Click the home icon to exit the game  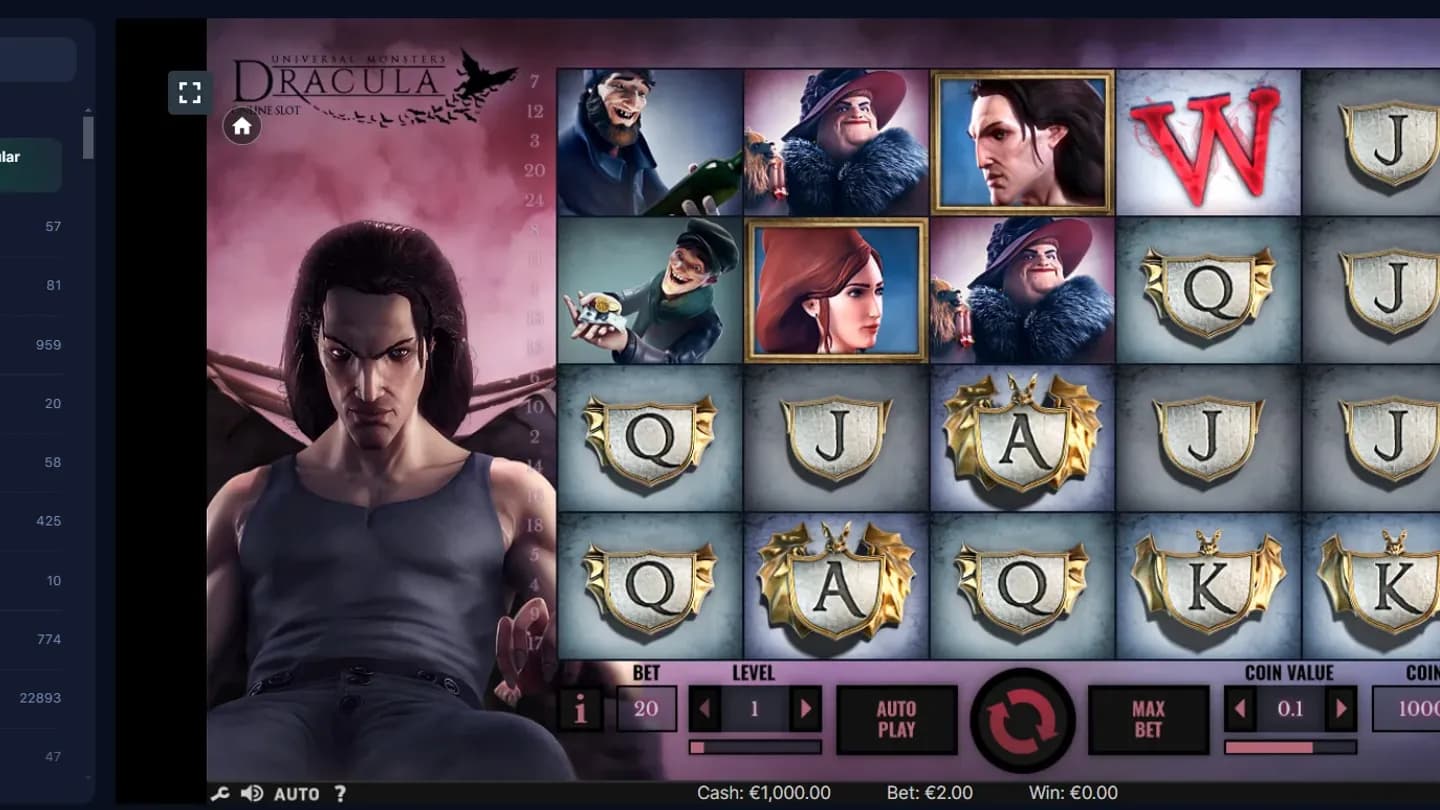click(x=241, y=127)
